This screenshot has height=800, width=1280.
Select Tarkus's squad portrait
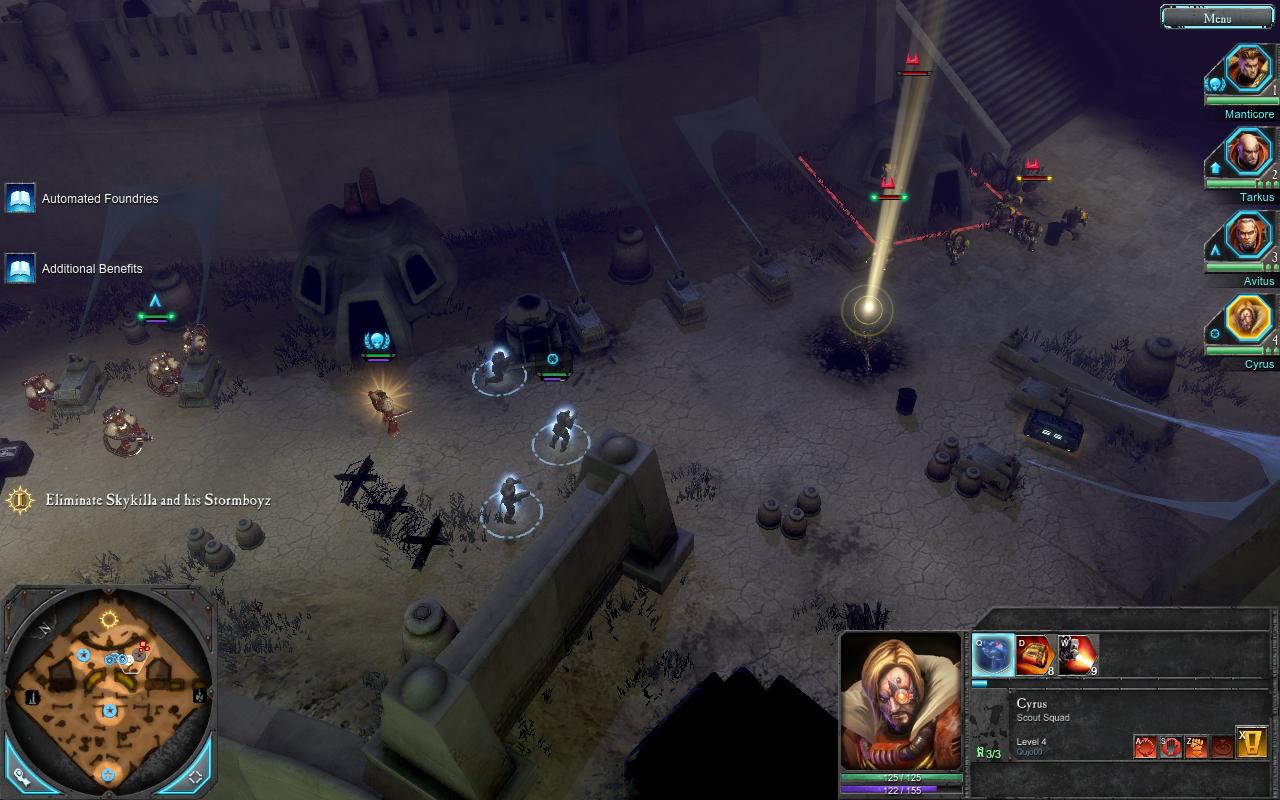click(x=1248, y=154)
